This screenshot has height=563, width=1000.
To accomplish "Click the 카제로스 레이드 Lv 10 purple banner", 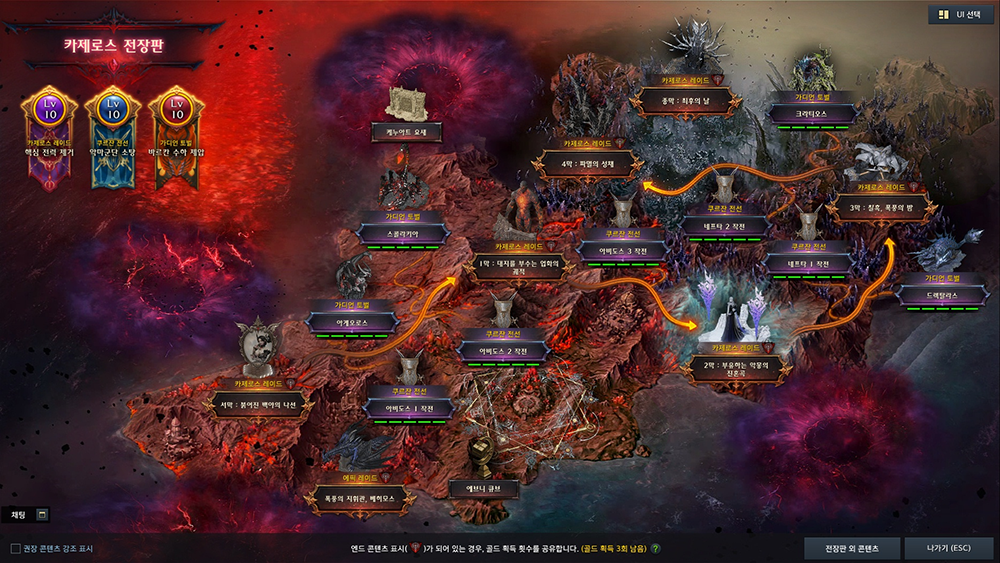I will pyautogui.click(x=48, y=135).
